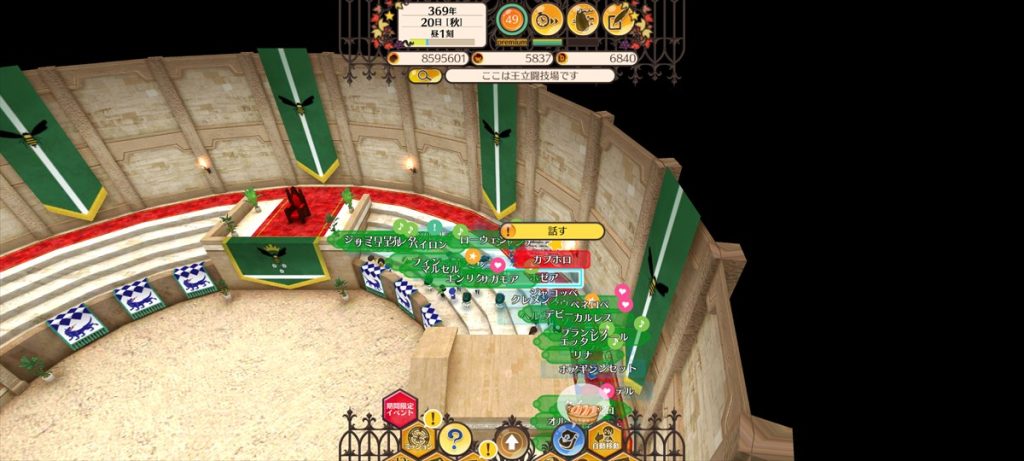1024x461 pixels.
Task: Open the premium level 49 orb
Action: coord(512,18)
